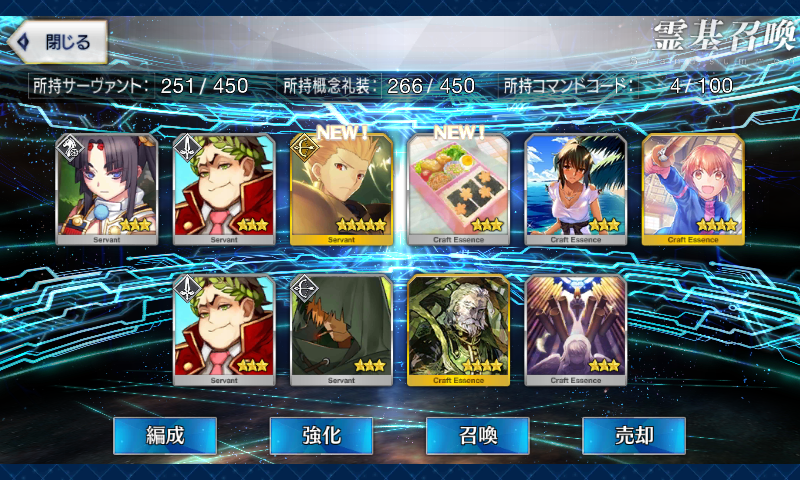The height and width of the screenshot is (480, 800).
Task: Open the beach girl Craft Essence card
Action: pyautogui.click(x=575, y=189)
